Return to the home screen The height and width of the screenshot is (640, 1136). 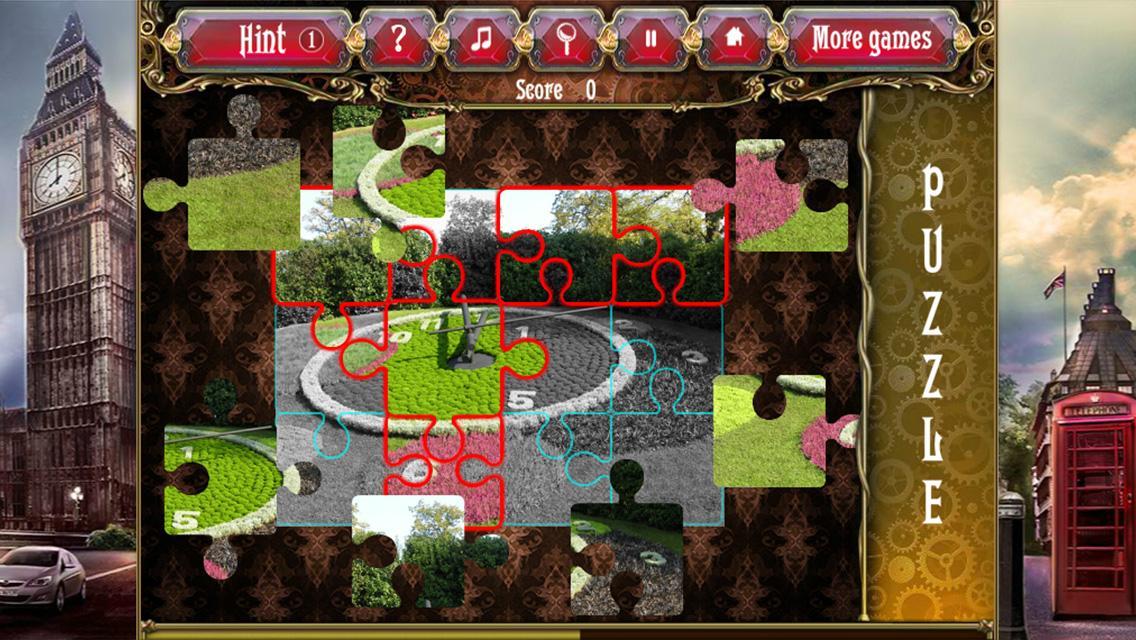tap(735, 40)
